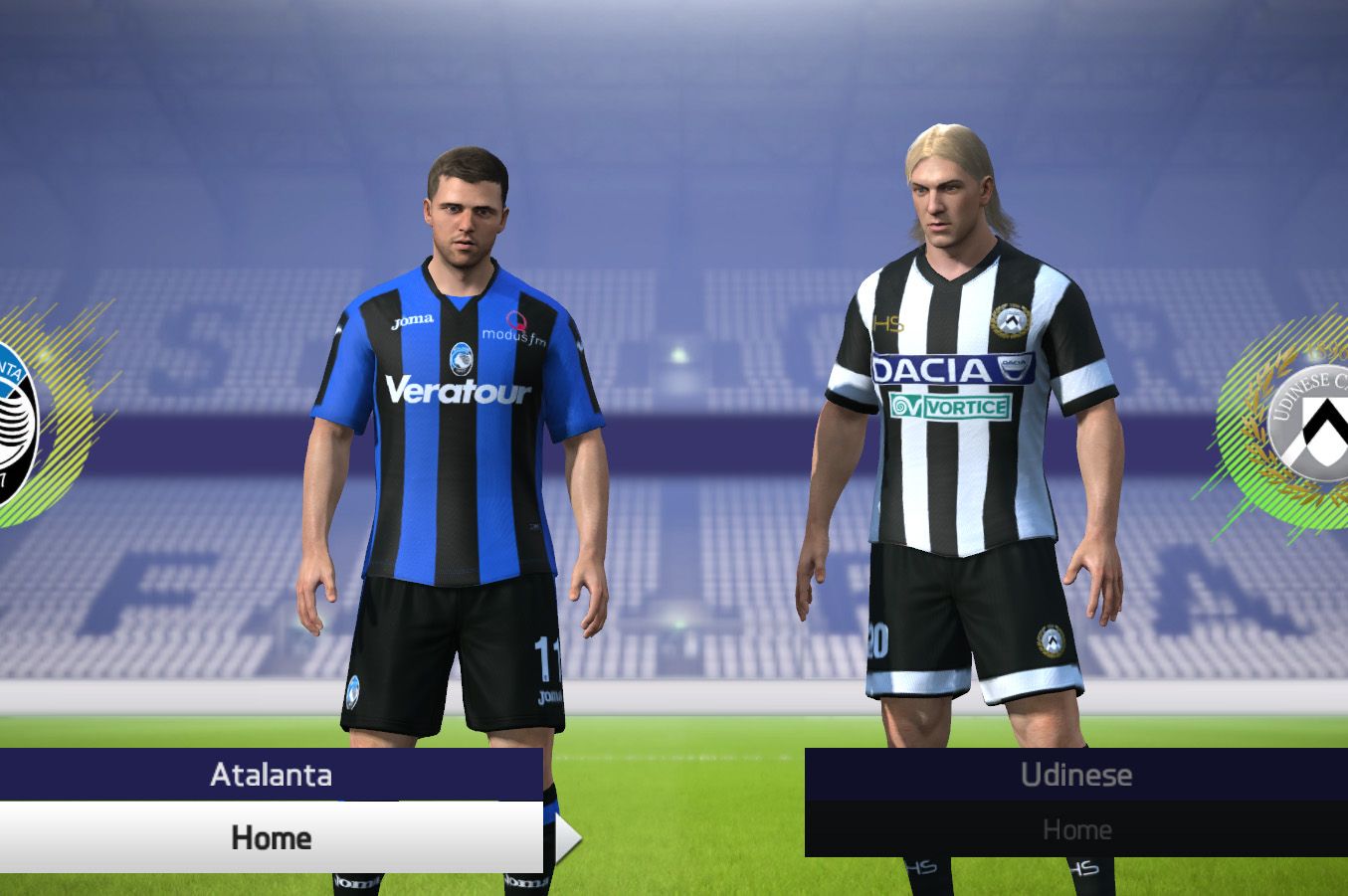This screenshot has height=896, width=1348.
Task: Choose Atalanta's Home kit option
Action: tap(271, 837)
